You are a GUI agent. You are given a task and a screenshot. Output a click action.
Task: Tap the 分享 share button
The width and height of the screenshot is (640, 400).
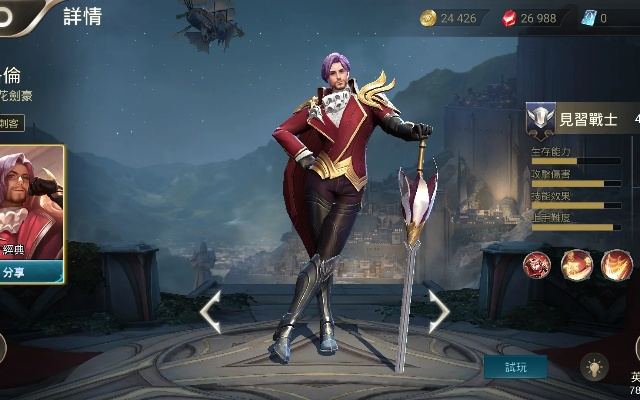pos(31,271)
